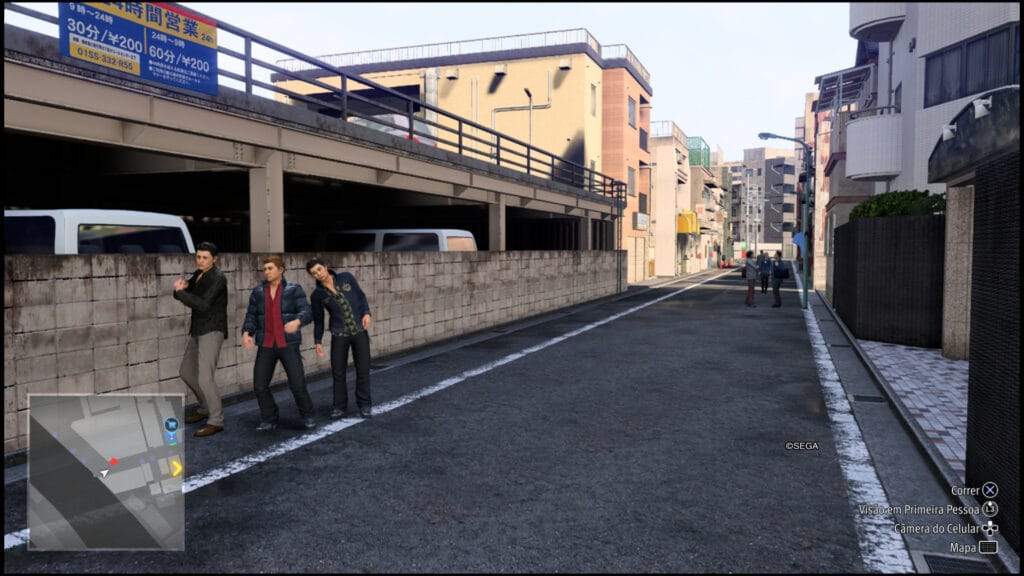Viewport: 1024px width, 576px height.
Task: Click the red dot marker on the minimap
Action: click(x=113, y=462)
